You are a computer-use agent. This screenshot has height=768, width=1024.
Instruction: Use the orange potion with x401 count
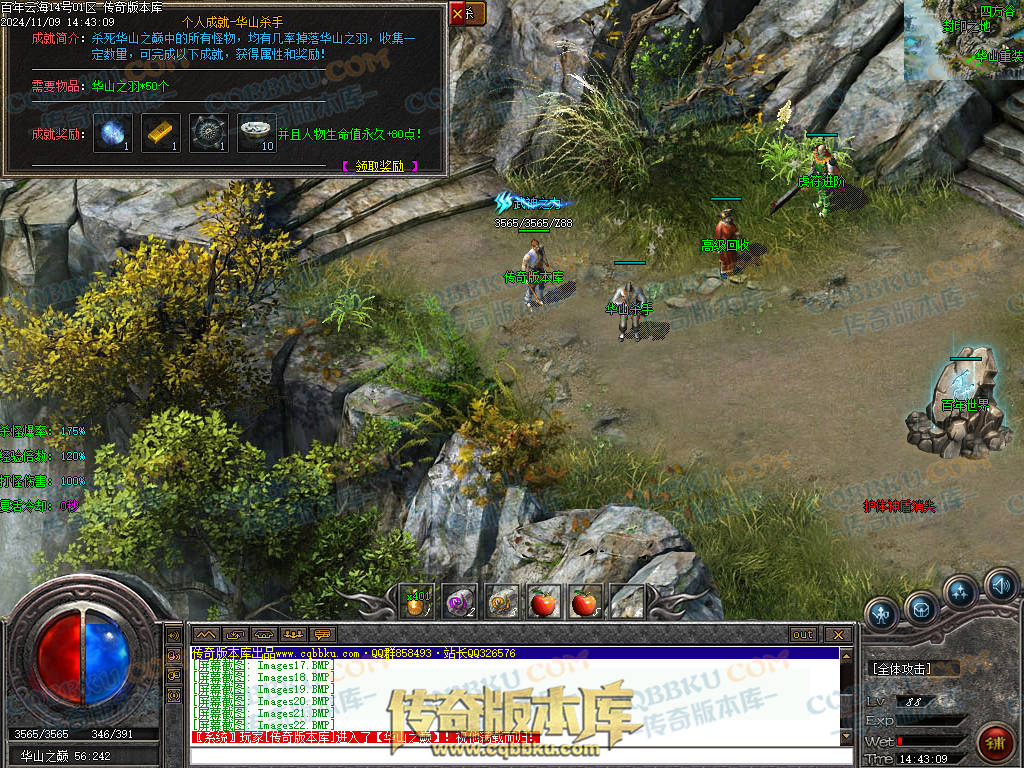(x=416, y=602)
